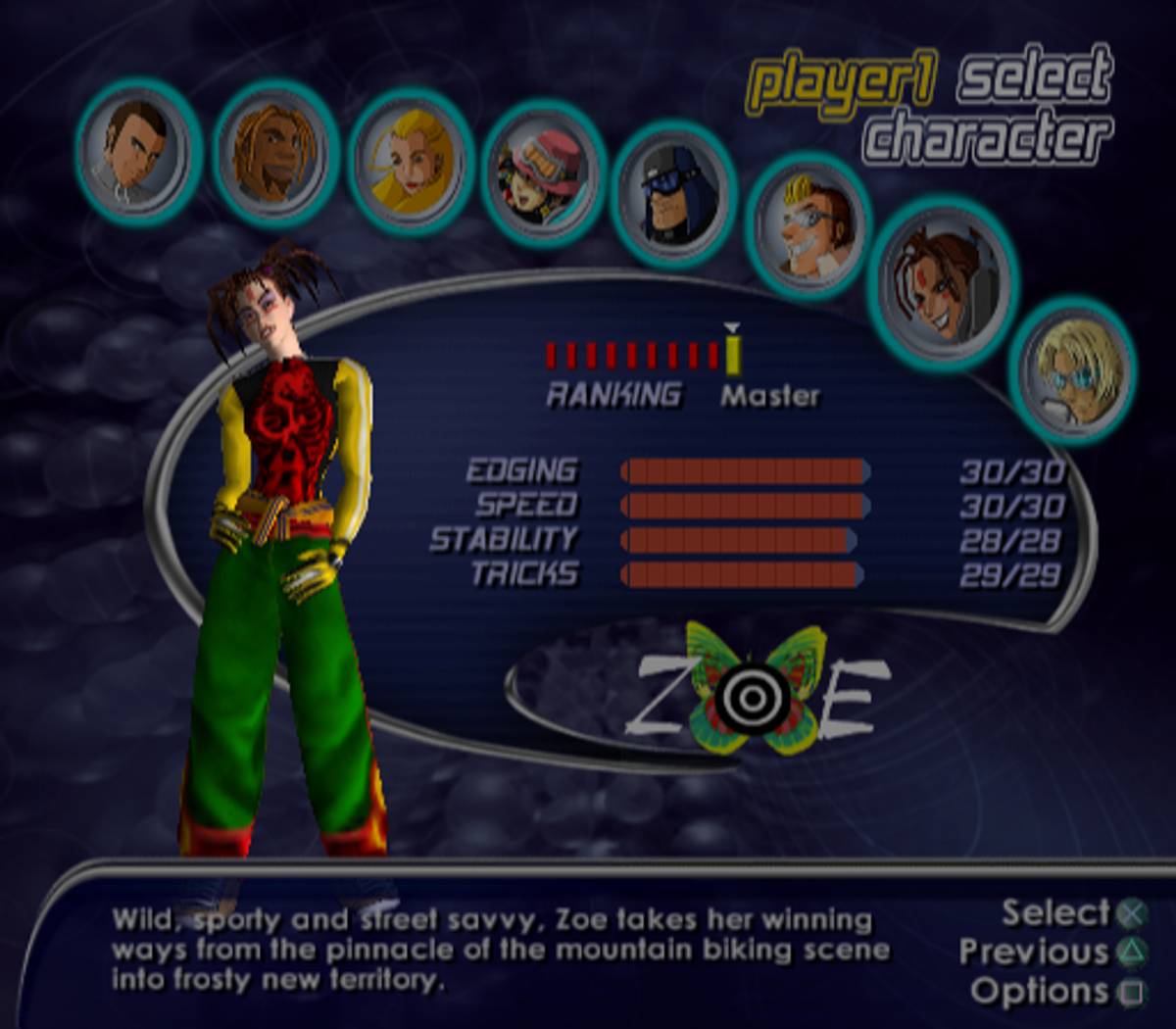1176x1029 pixels.
Task: Select Zoe's portrait with red forehead mark
Action: coord(942,280)
